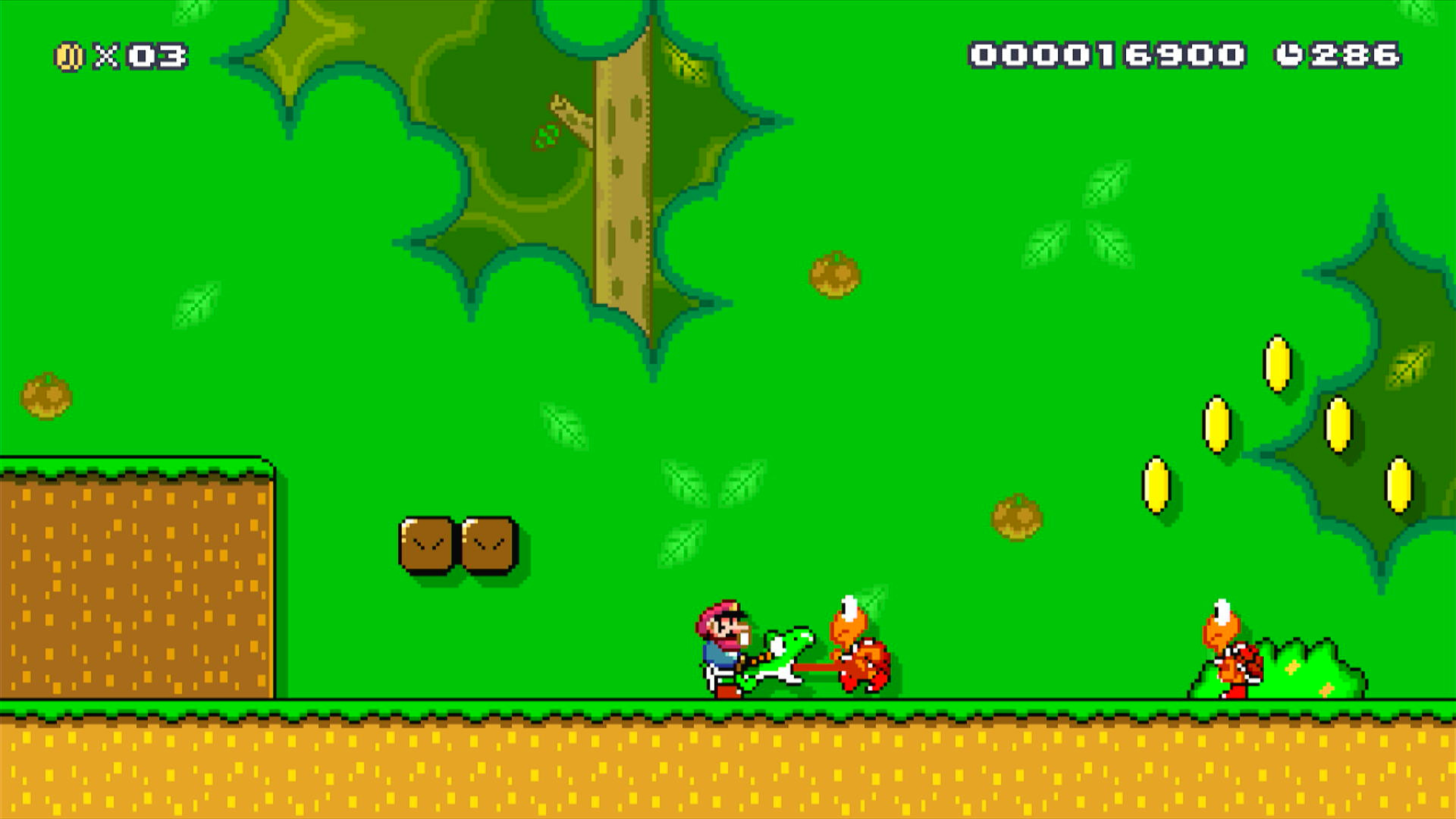This screenshot has width=1456, height=819.
Task: Expand the large tree canopy at top
Action: (493, 152)
